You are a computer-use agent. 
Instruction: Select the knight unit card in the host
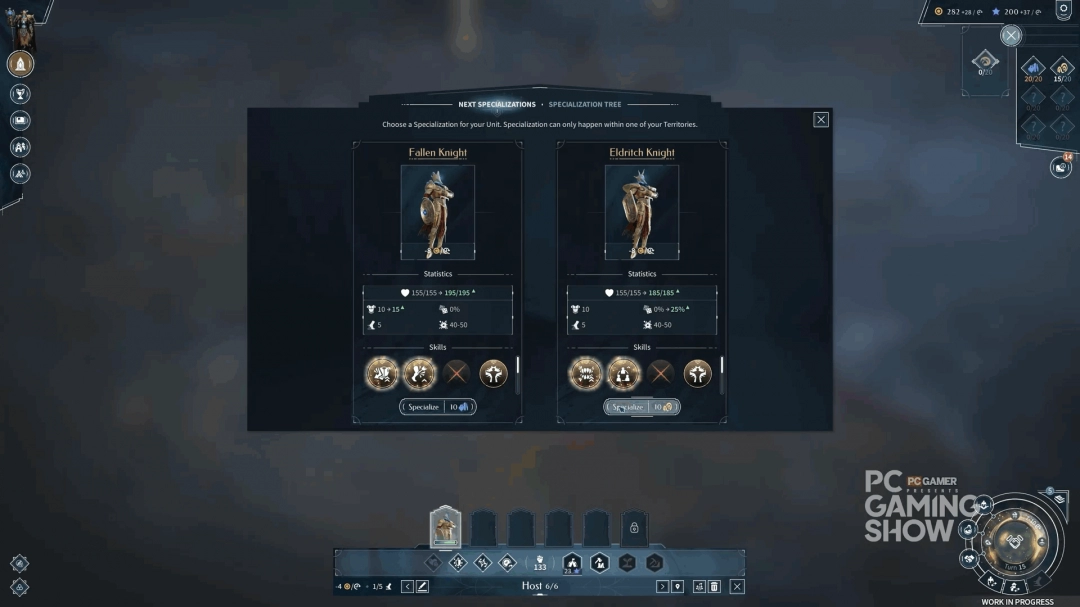pyautogui.click(x=445, y=527)
